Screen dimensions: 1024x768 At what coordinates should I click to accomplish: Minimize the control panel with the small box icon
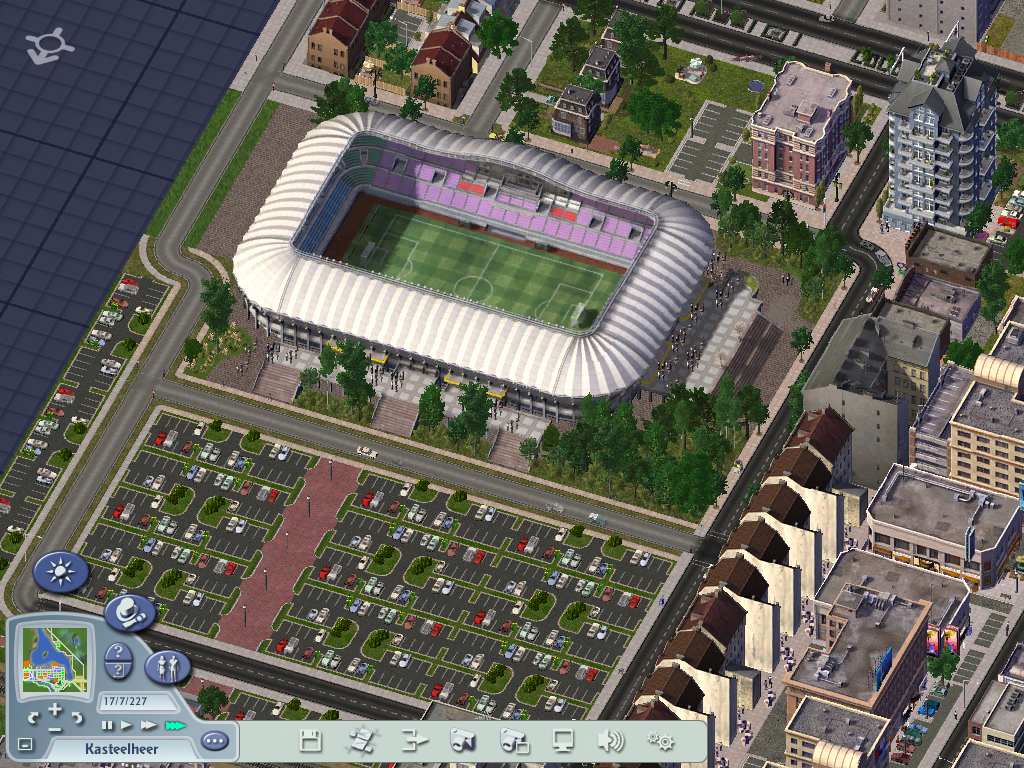coord(25,745)
